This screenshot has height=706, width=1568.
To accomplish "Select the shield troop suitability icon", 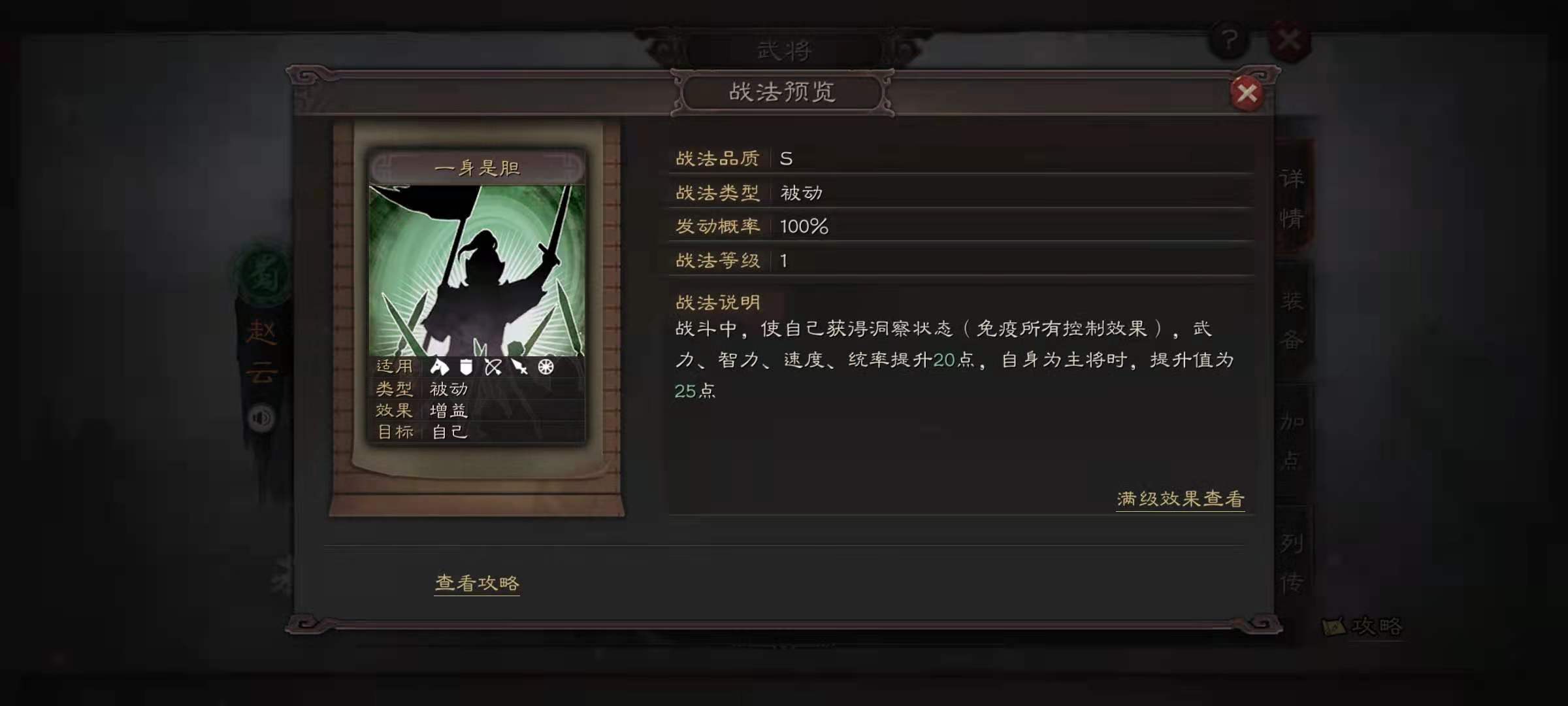I will 466,367.
